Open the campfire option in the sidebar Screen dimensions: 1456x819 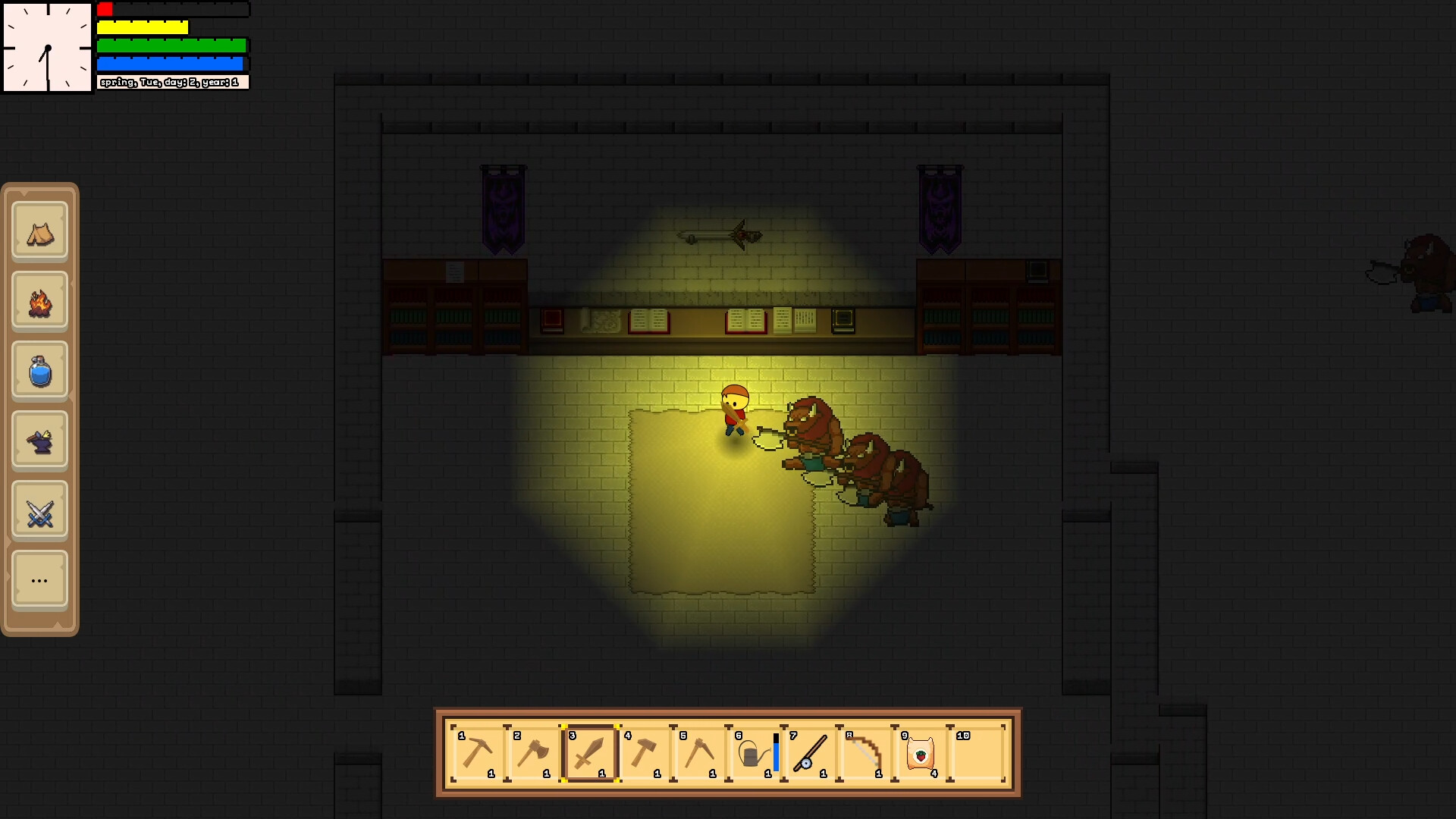click(40, 300)
